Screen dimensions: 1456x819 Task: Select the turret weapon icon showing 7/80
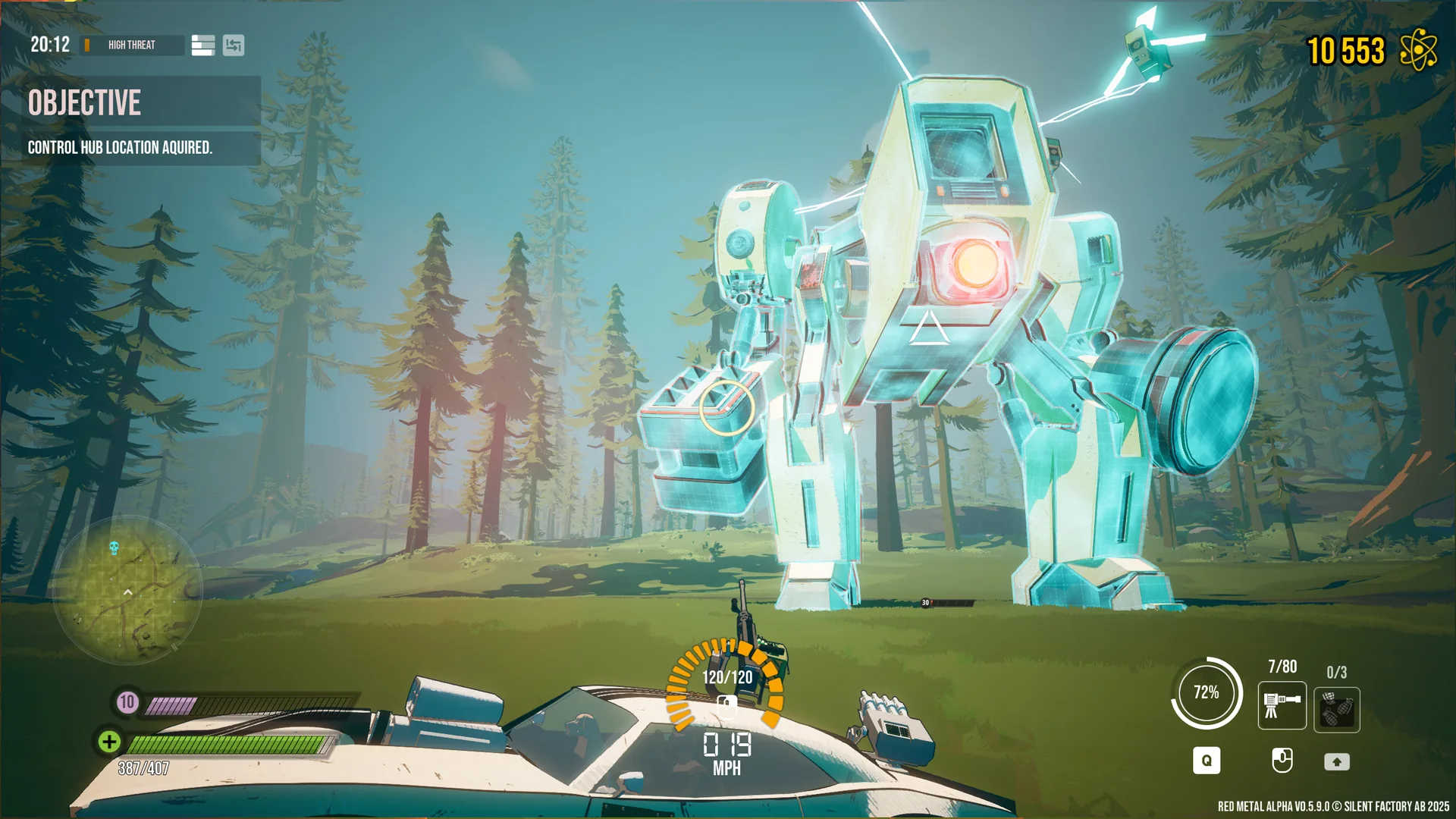point(1282,707)
